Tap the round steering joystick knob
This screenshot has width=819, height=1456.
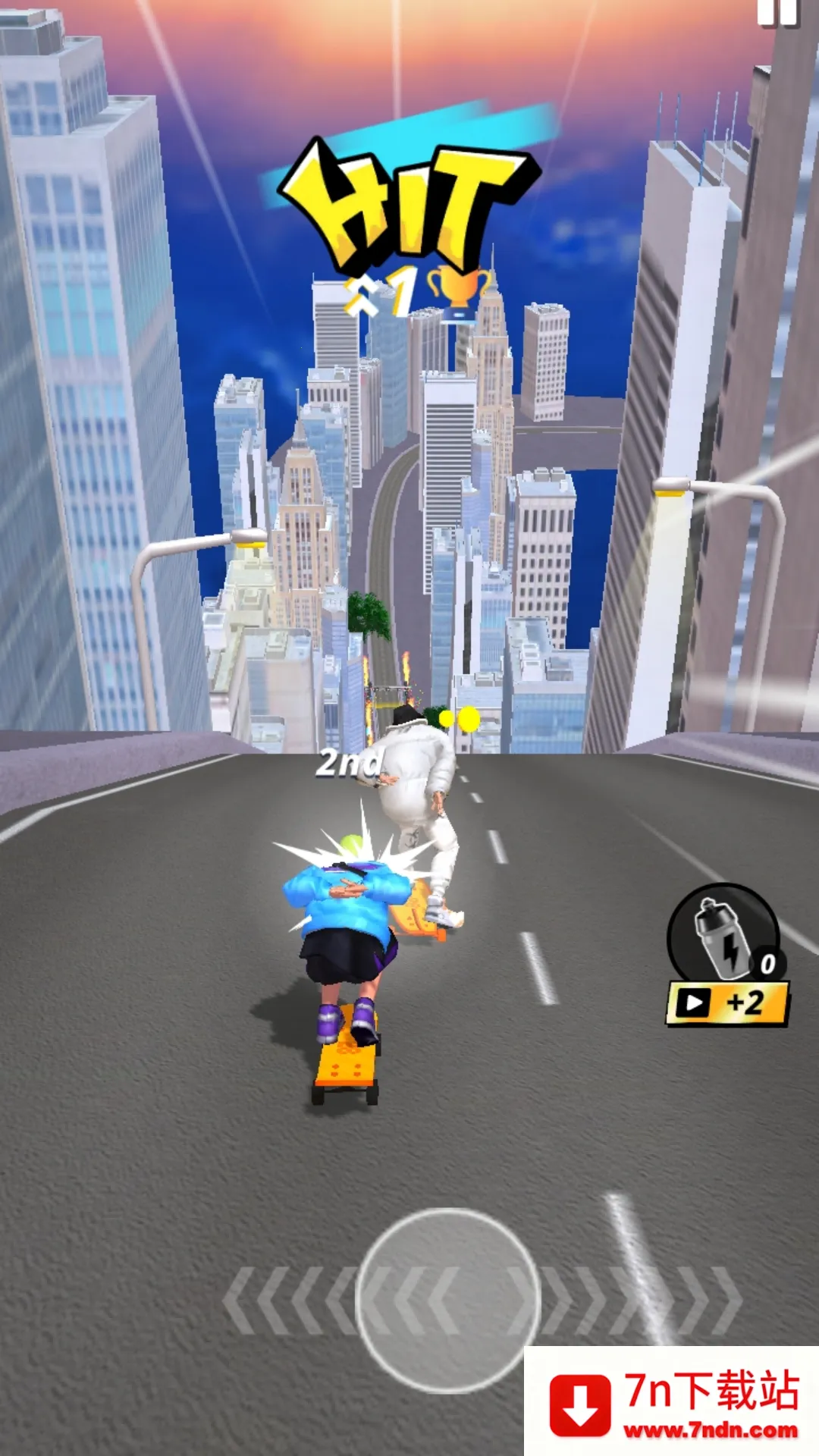448,1300
